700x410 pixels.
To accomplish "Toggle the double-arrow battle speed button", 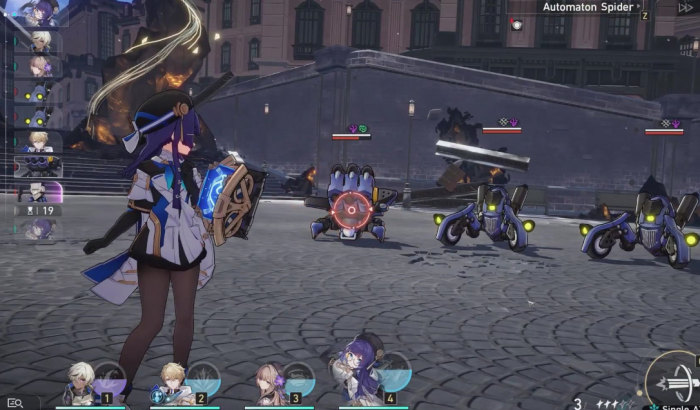I will [686, 7].
